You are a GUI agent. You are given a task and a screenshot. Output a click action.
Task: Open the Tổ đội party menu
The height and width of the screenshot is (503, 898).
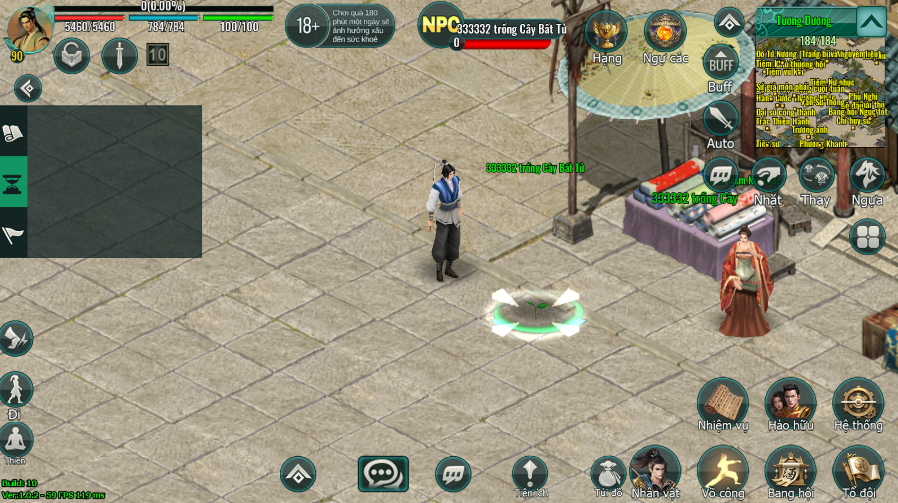(858, 469)
